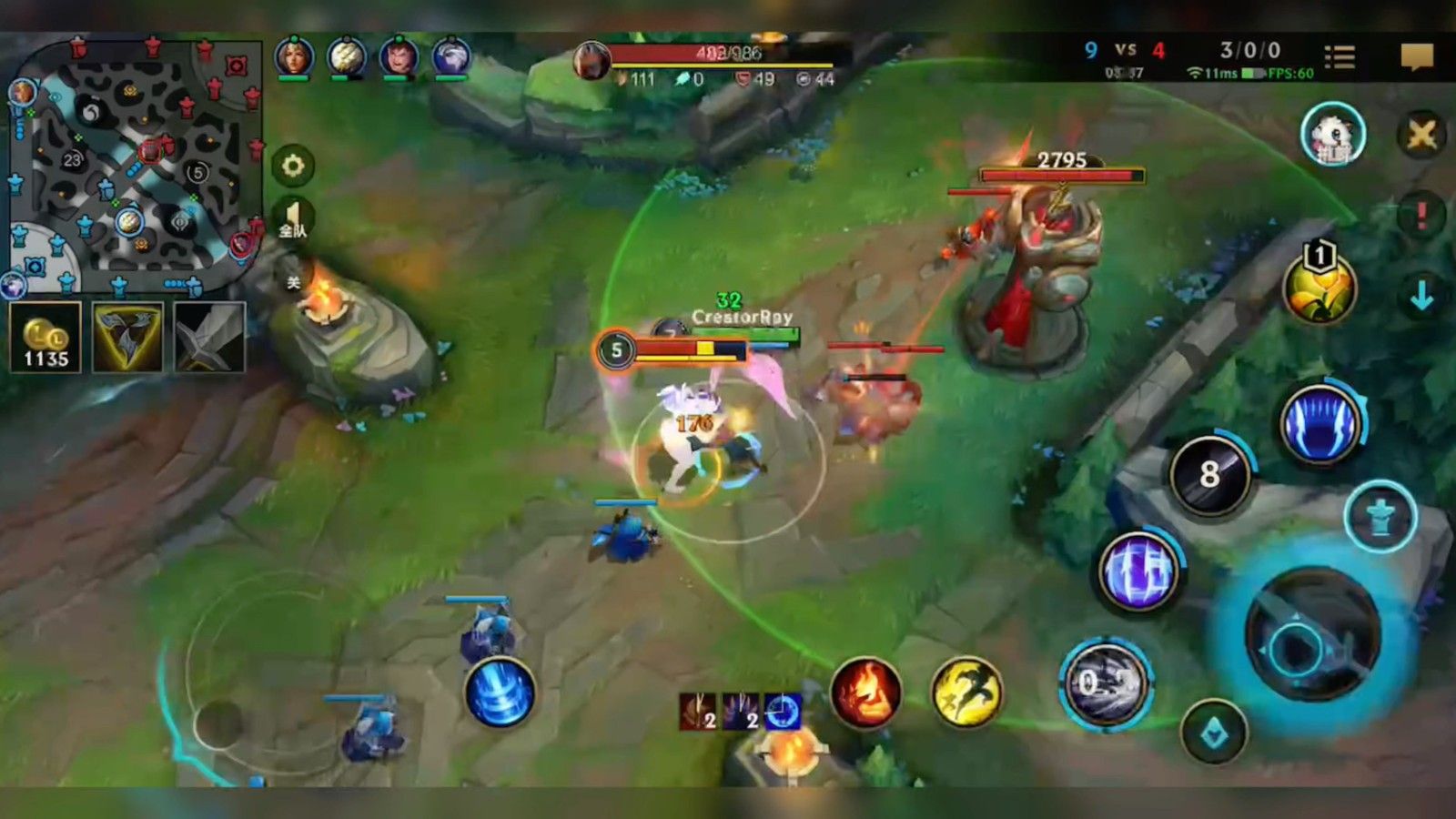
Task: Send the red exclamation danger ping
Action: [x=1421, y=216]
